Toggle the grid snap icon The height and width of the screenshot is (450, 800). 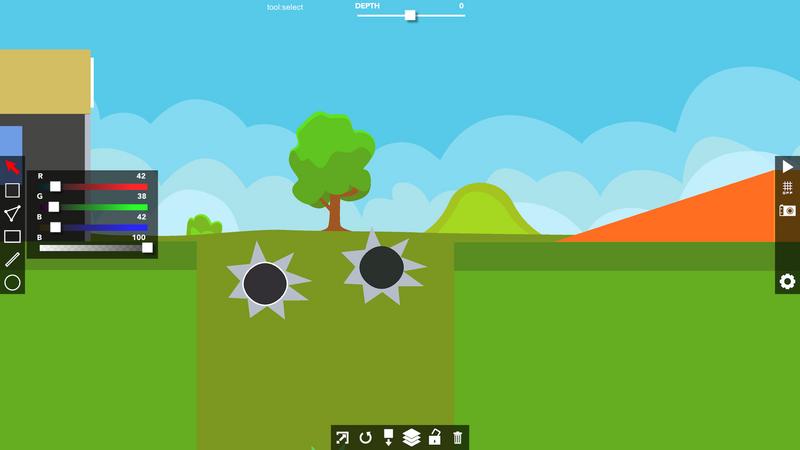click(x=787, y=188)
